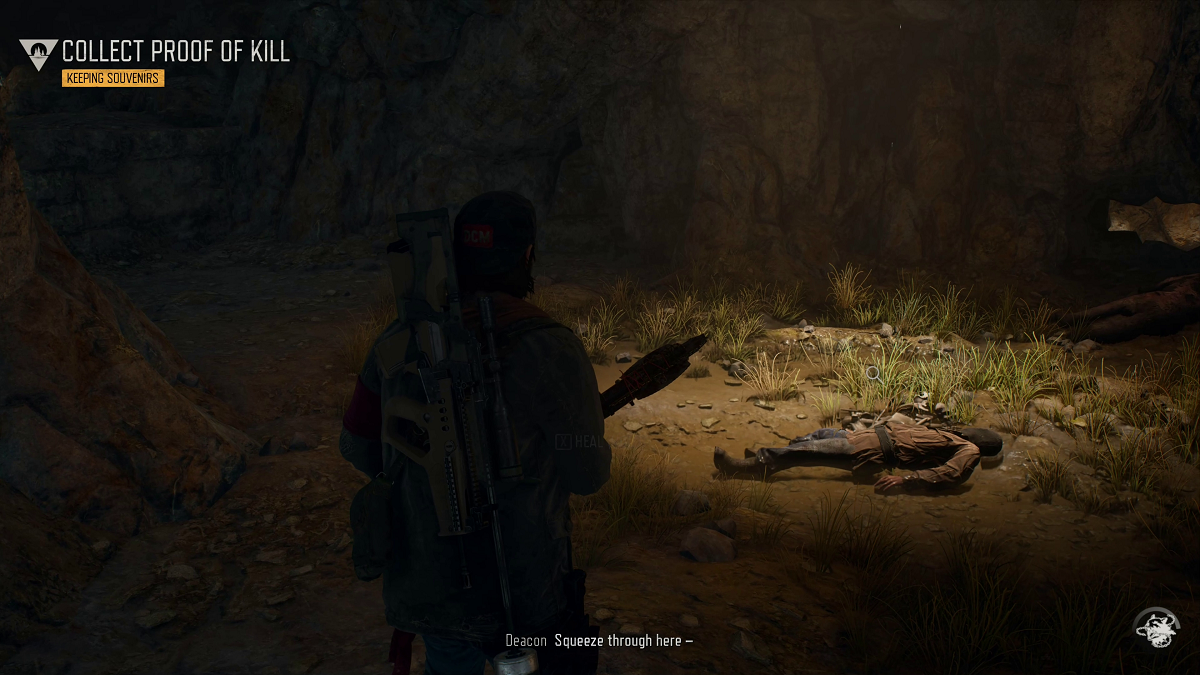Open the Collect Proof of Kill objective
Viewport: 1200px width, 675px height.
(176, 52)
